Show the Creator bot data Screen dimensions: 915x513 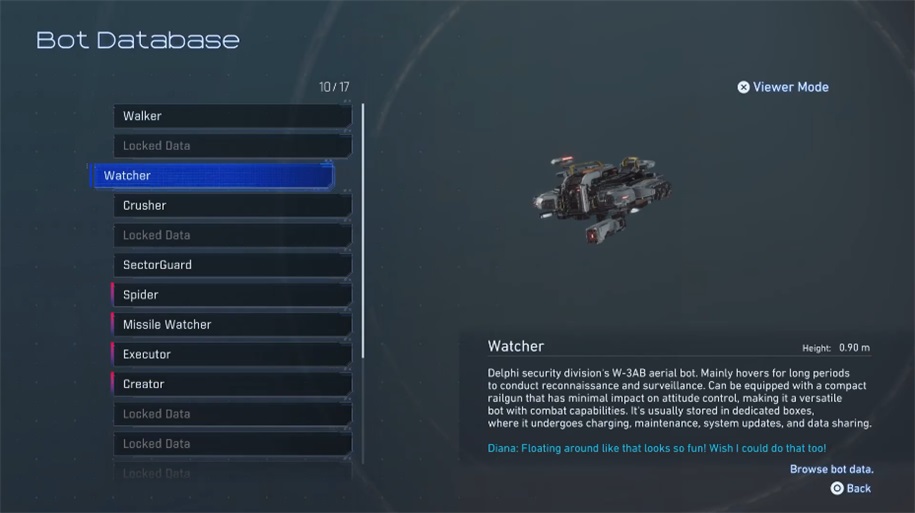[x=232, y=384]
